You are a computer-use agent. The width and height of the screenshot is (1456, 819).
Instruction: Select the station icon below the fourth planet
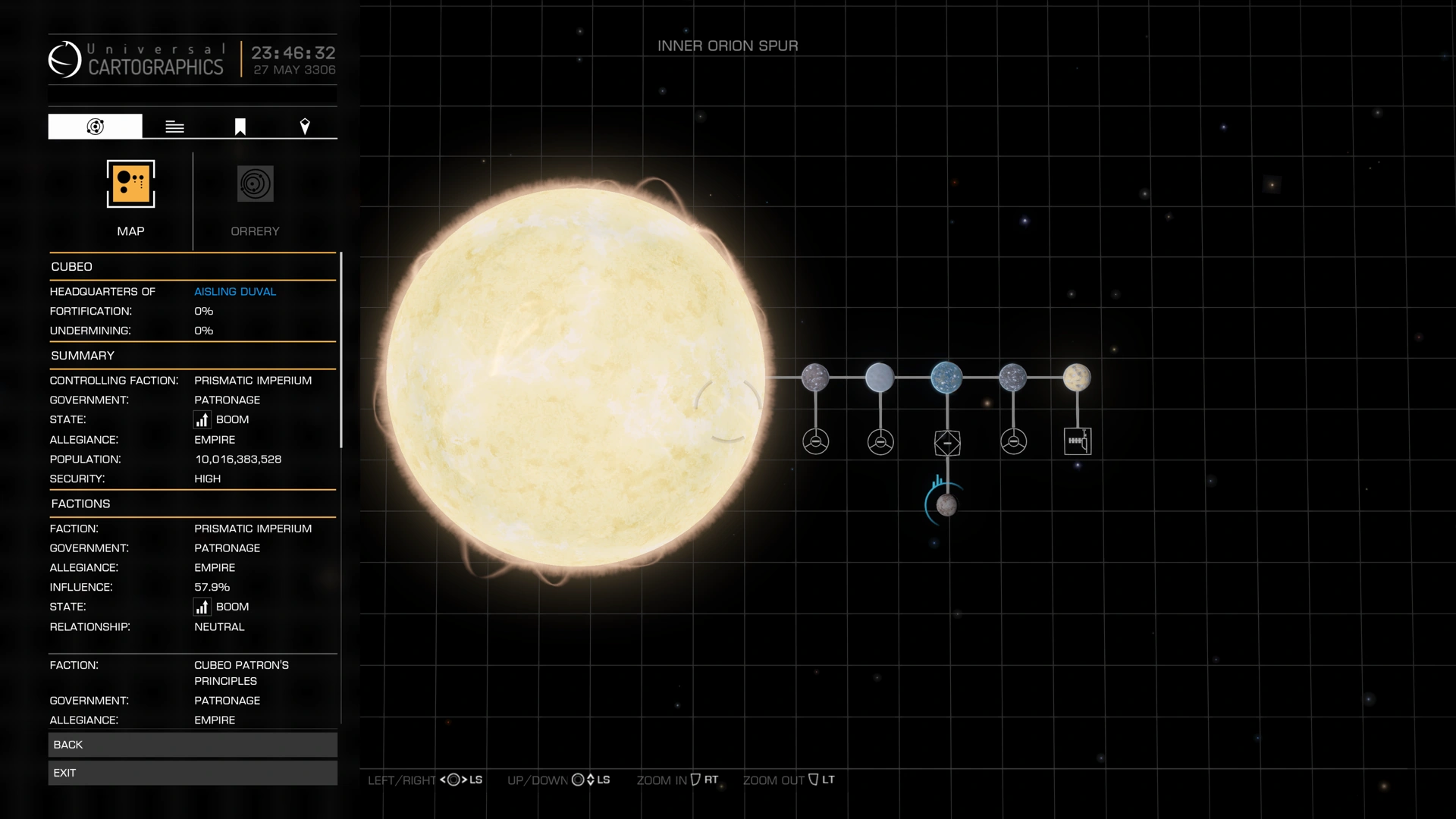point(1015,441)
